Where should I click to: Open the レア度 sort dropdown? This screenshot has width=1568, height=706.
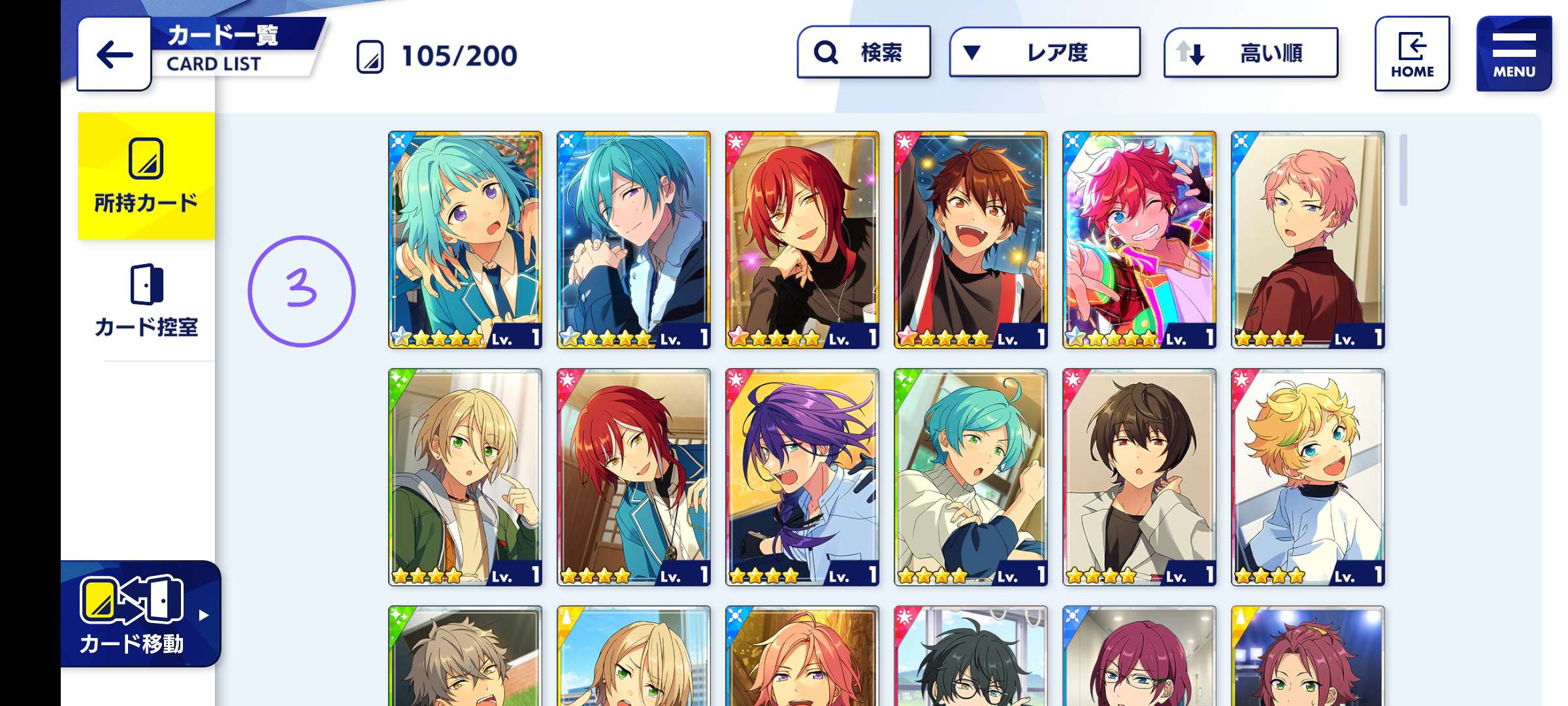click(x=1044, y=52)
